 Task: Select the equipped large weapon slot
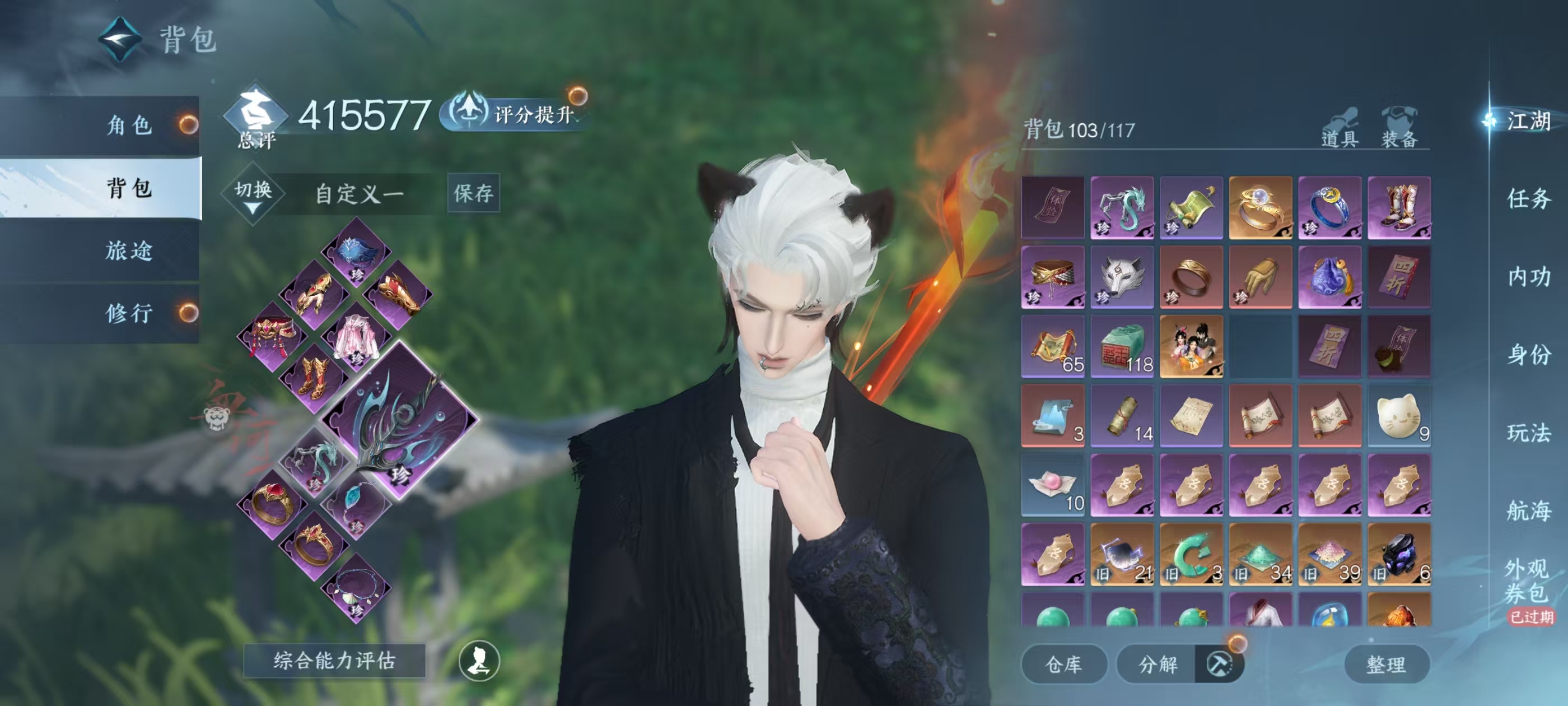(399, 421)
